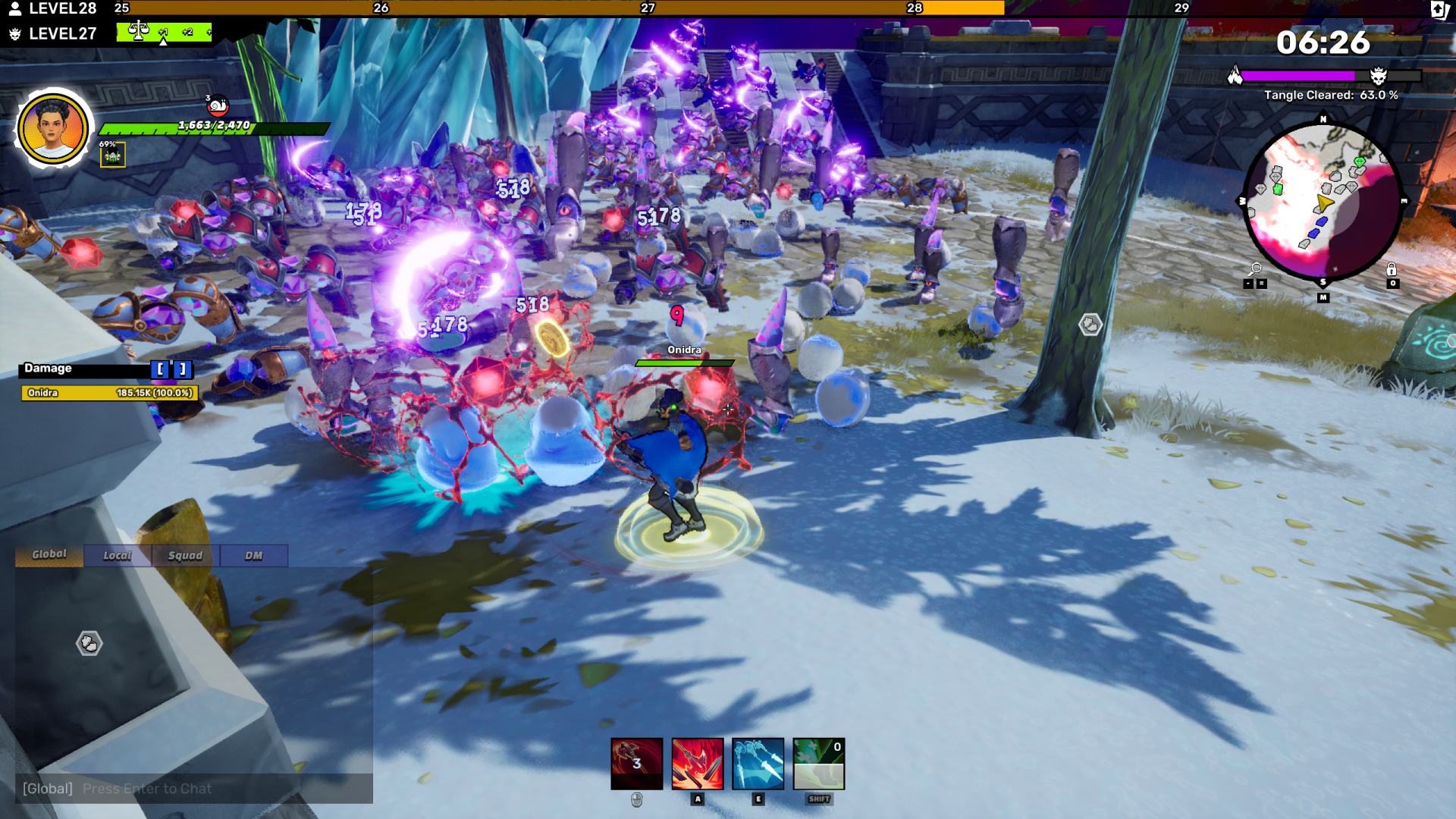Image resolution: width=1456 pixels, height=819 pixels.
Task: Trigger the green dash ability icon
Action: tap(818, 764)
